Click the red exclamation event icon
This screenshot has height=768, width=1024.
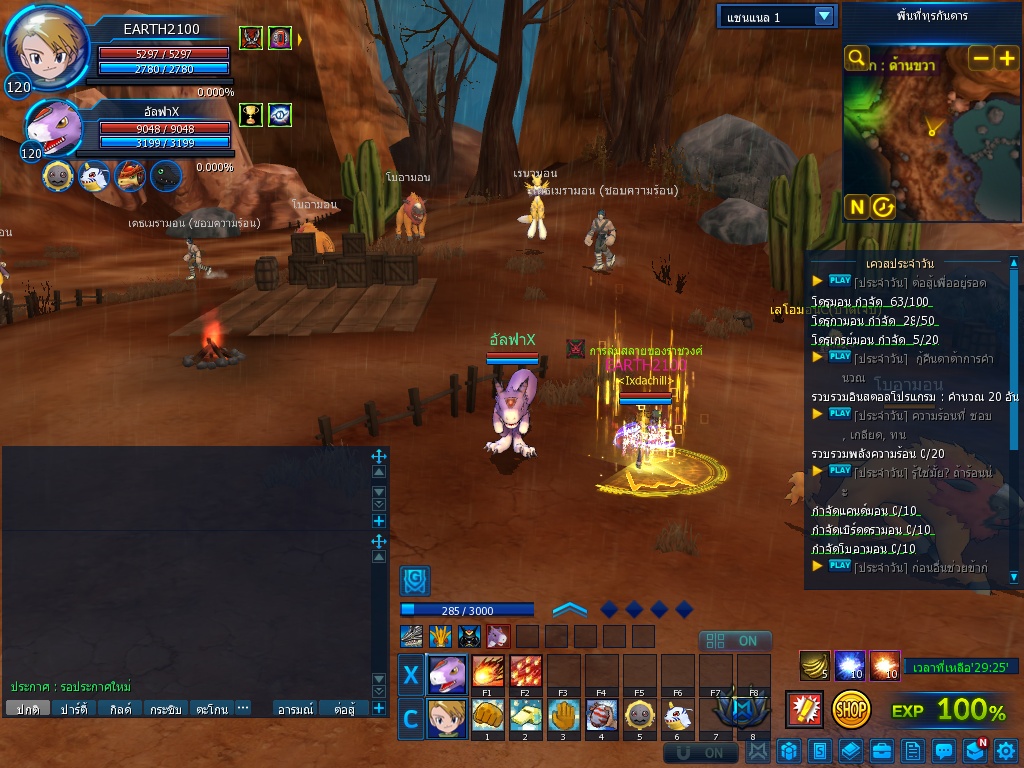pyautogui.click(x=805, y=710)
